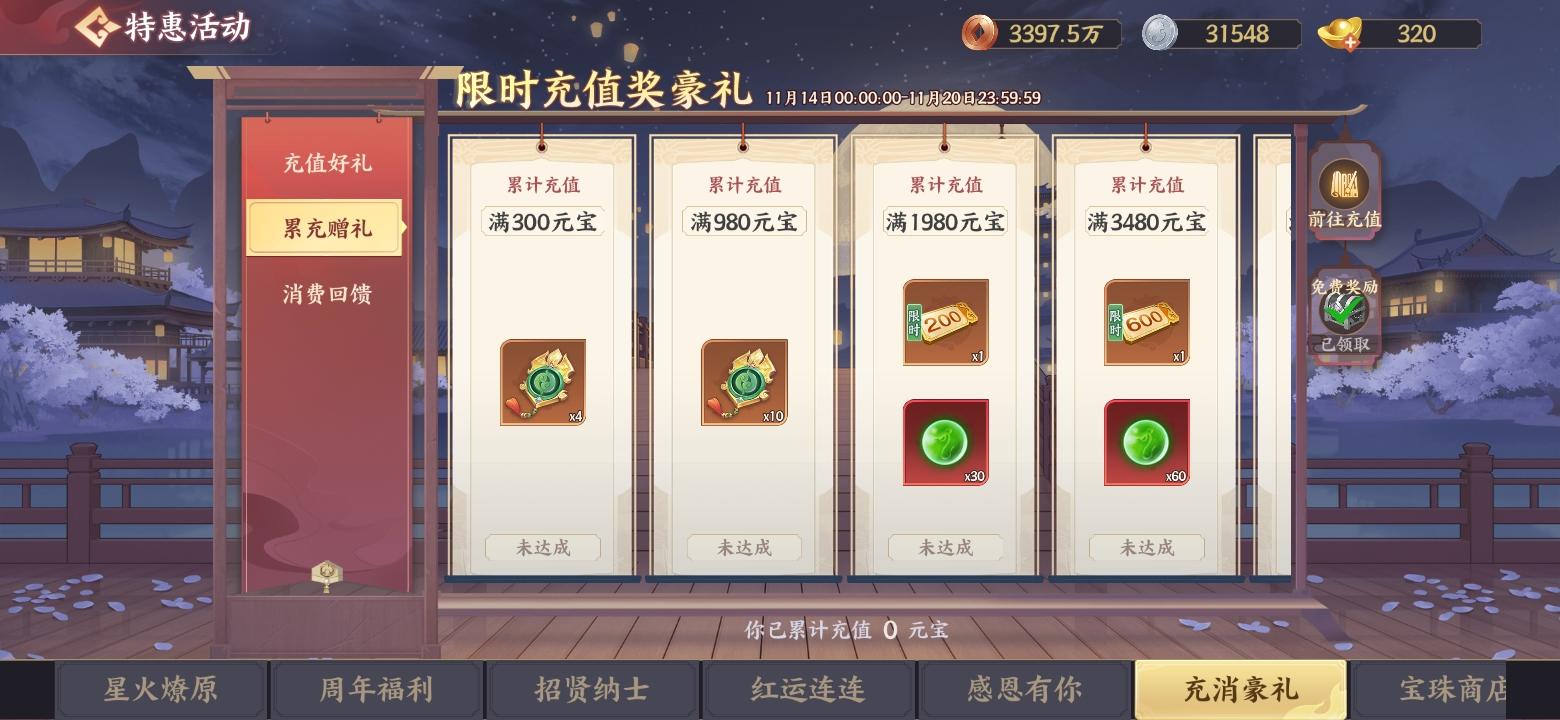
Task: Open the 周年福利 bottom tab
Action: pyautogui.click(x=376, y=689)
